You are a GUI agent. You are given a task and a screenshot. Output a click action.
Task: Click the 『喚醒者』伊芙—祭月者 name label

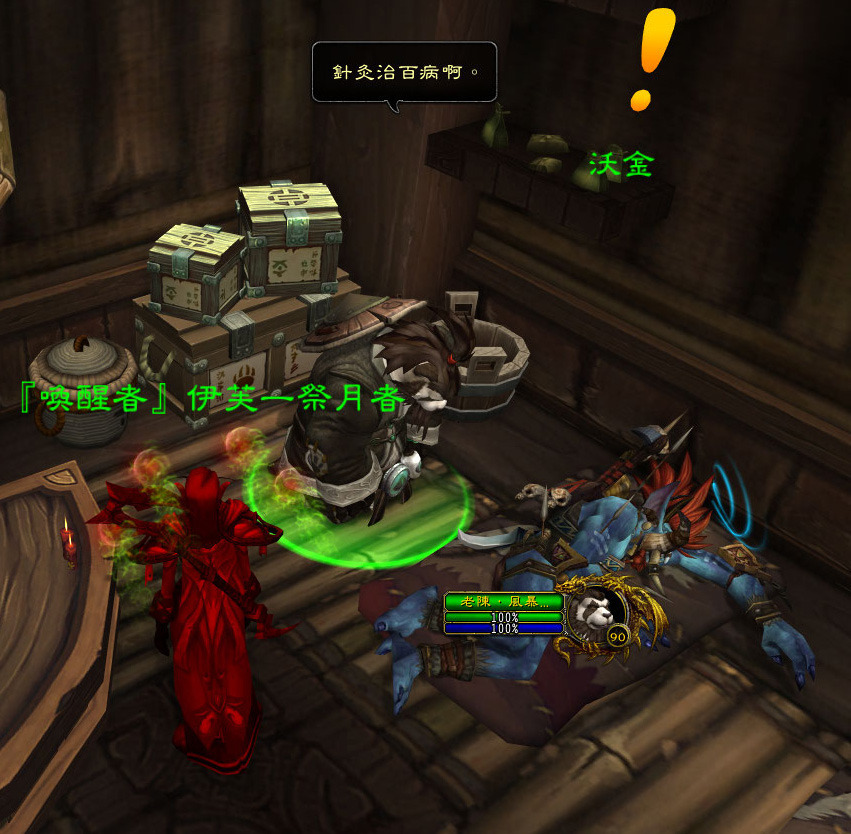click(213, 398)
